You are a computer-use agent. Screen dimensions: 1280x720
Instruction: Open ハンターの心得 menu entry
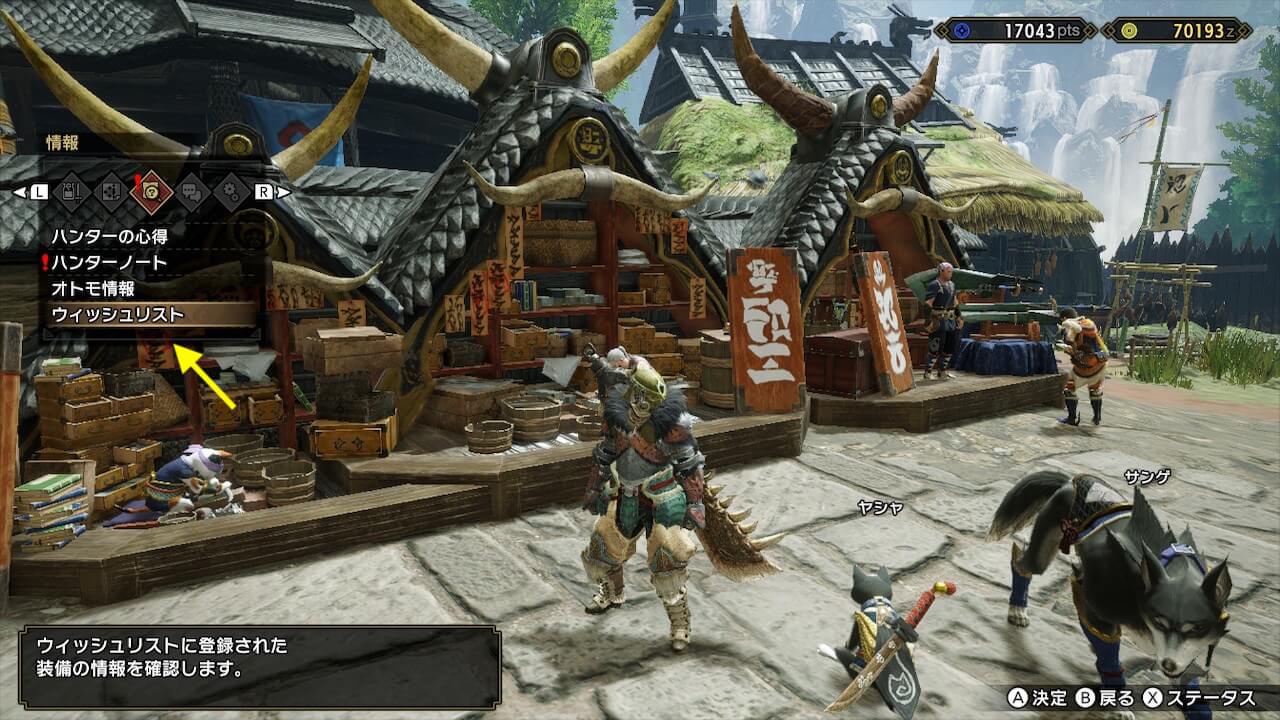(110, 236)
